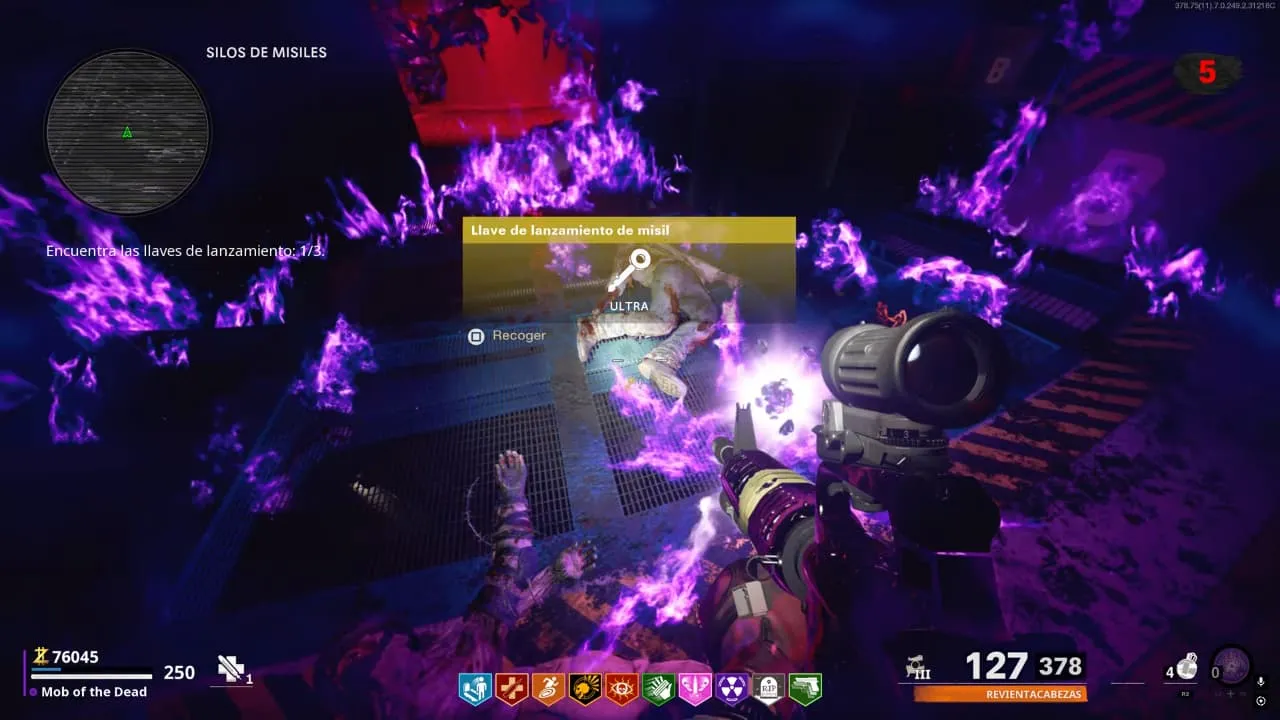Select the RIP tombstone perk icon
Image resolution: width=1280 pixels, height=720 pixels.
tap(768, 688)
